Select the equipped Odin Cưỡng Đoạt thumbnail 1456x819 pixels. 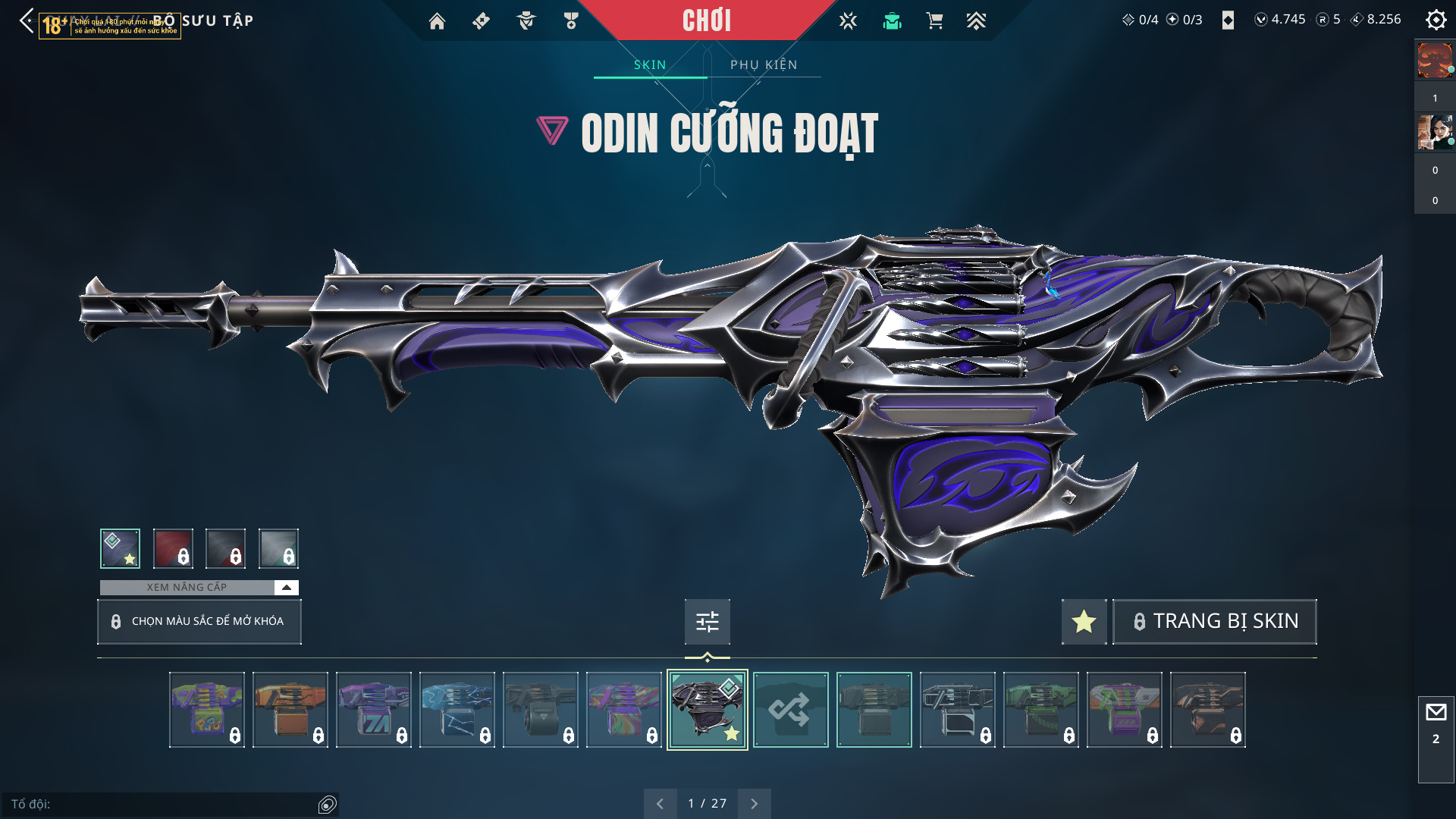click(707, 710)
